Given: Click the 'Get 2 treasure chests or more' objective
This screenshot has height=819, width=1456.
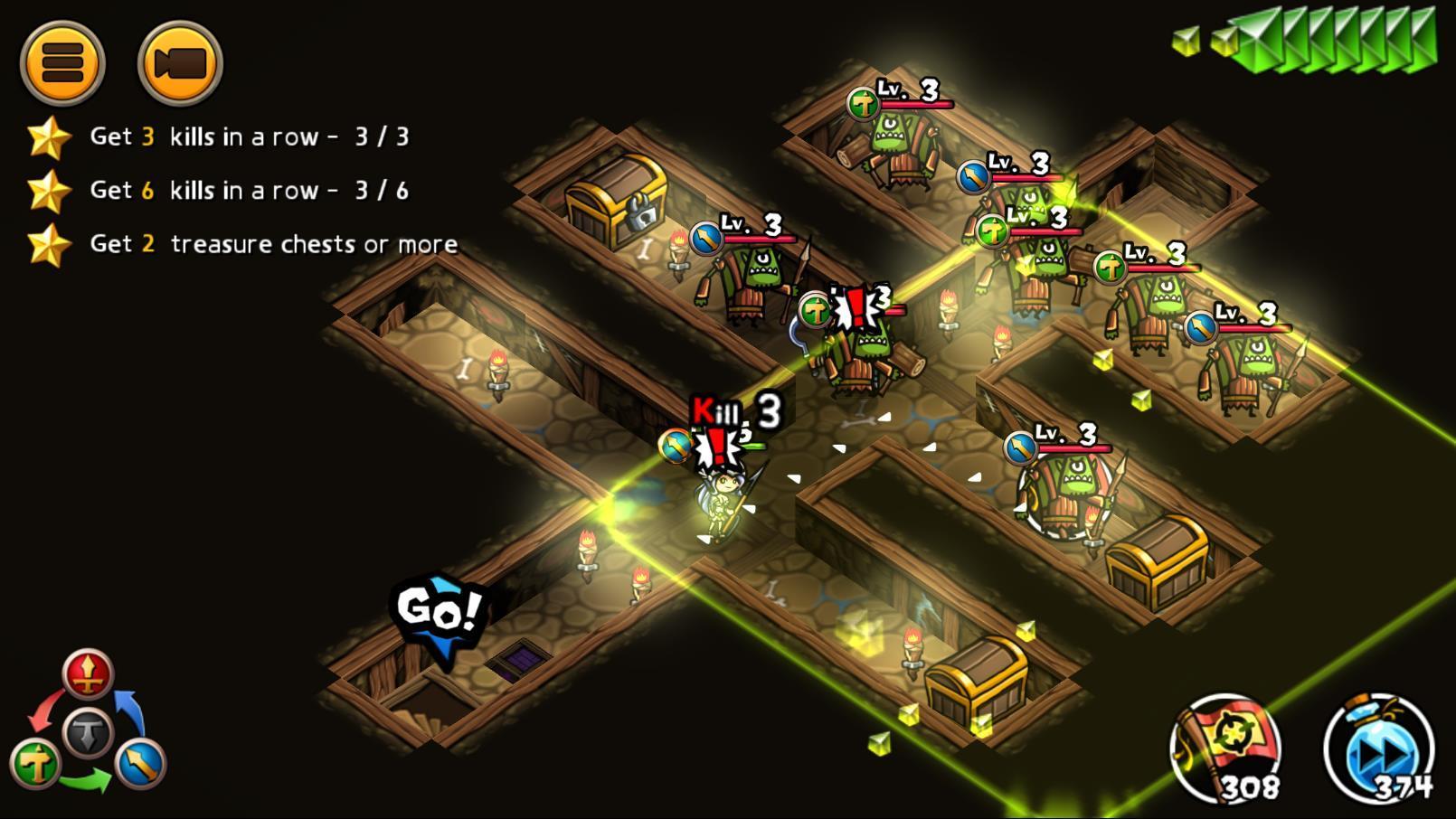Looking at the screenshot, I should [271, 243].
